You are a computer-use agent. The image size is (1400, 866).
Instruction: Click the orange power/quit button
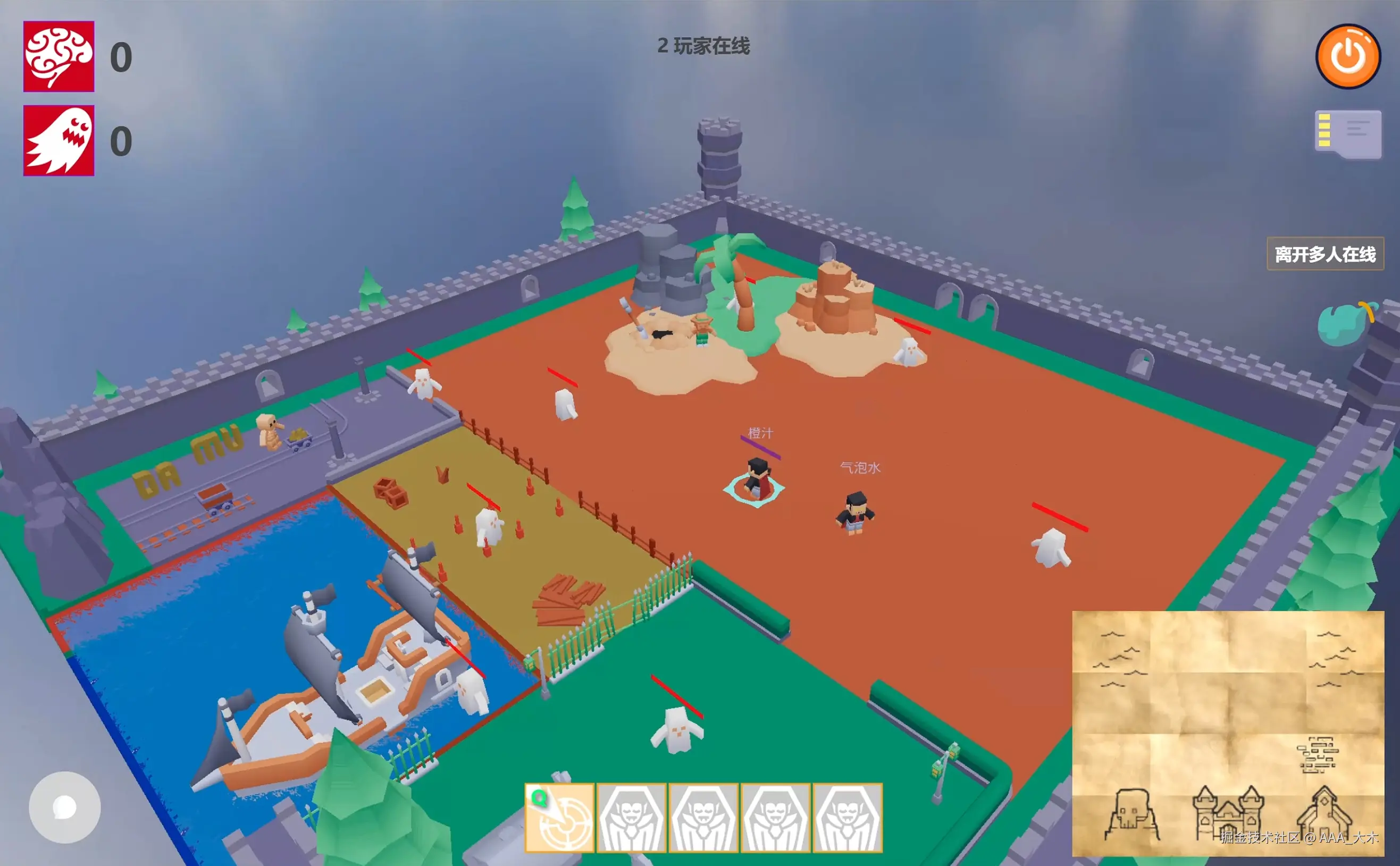tap(1349, 57)
